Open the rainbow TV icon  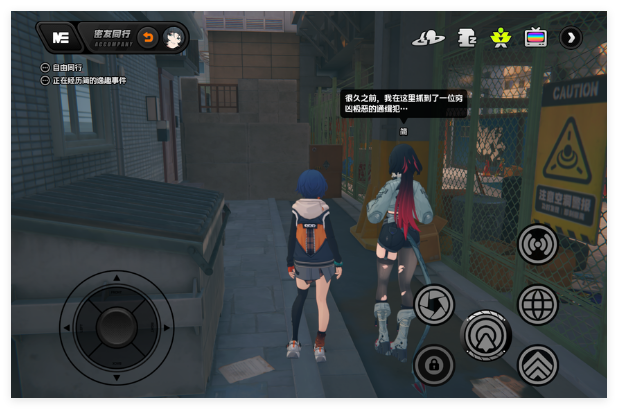[x=536, y=38]
